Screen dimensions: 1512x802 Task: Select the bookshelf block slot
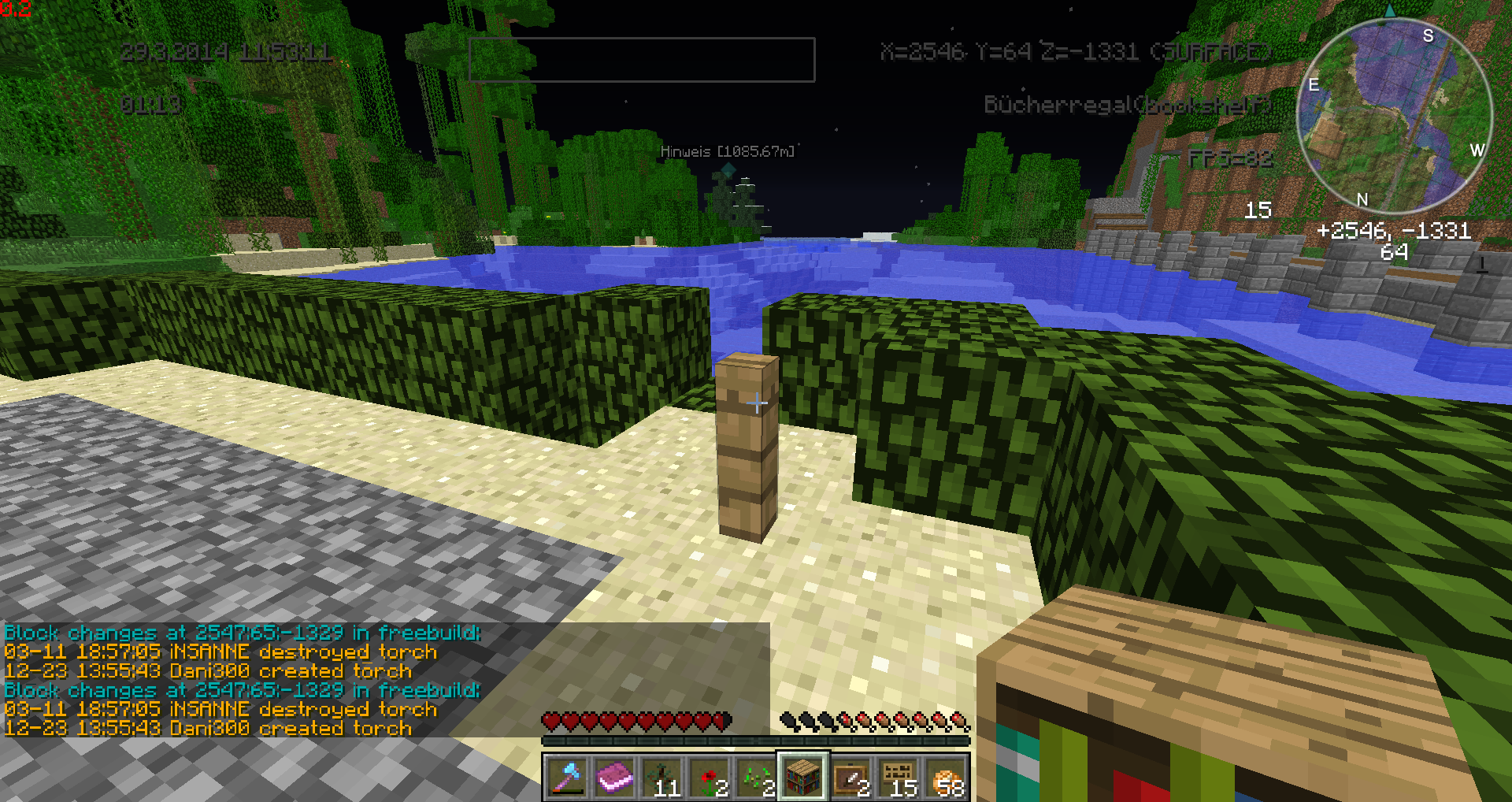803,776
